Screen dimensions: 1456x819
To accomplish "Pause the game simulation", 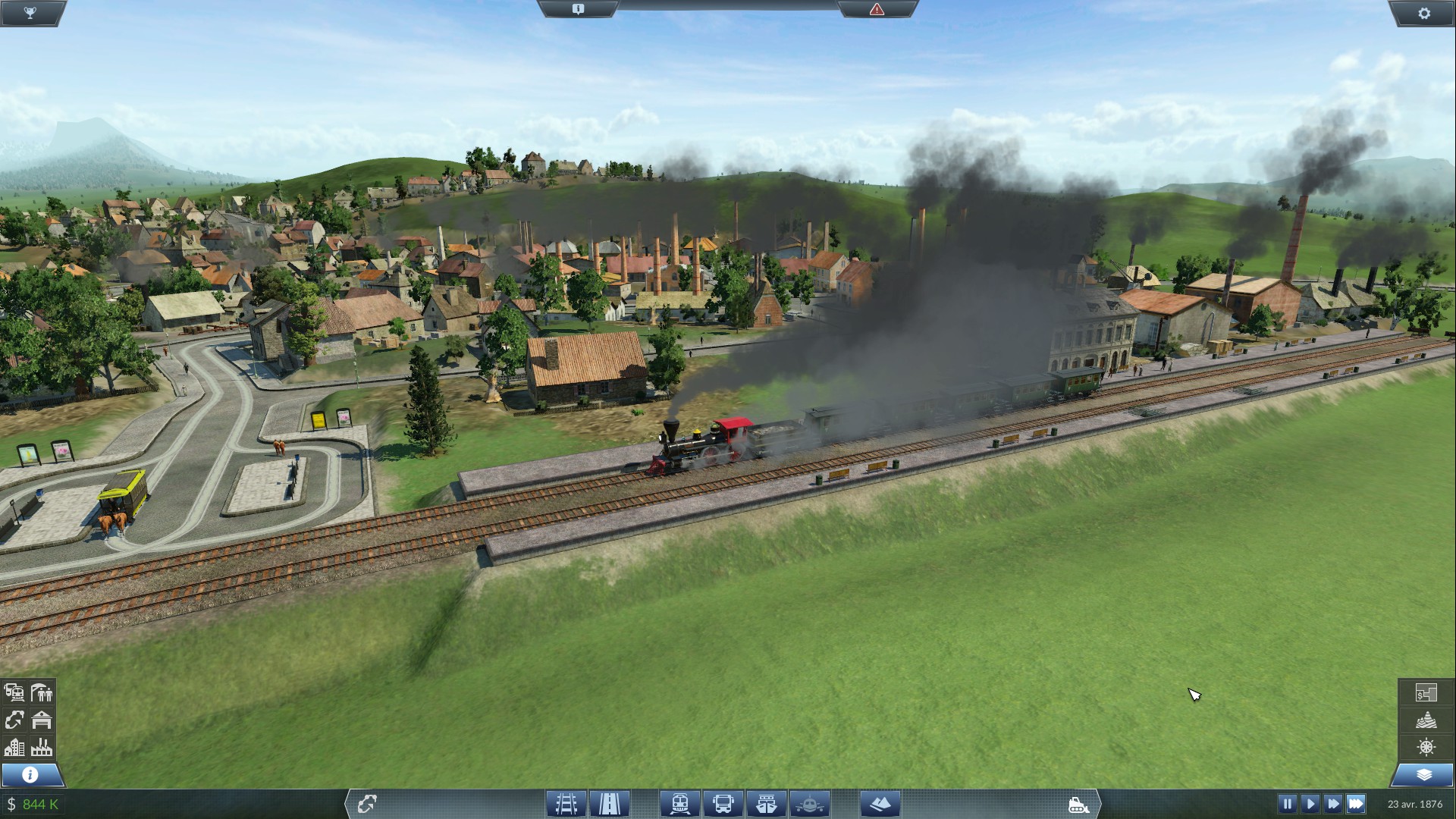I will [x=1287, y=803].
